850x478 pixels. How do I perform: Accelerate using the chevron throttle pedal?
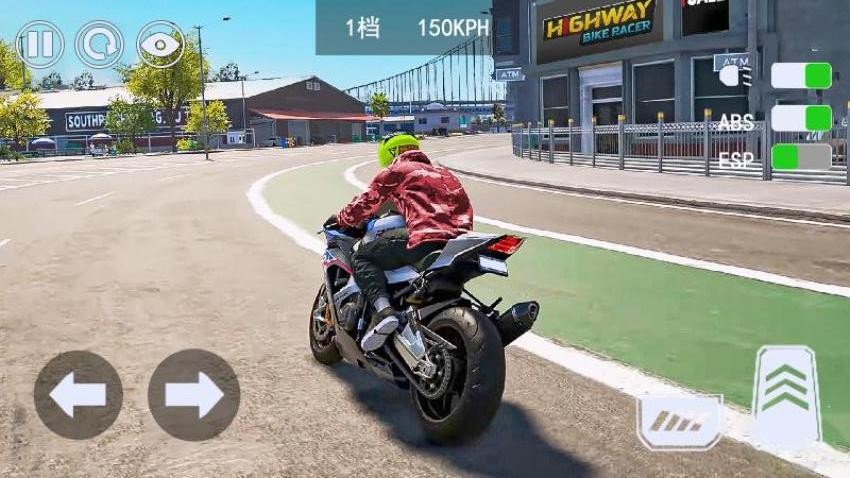pos(786,393)
